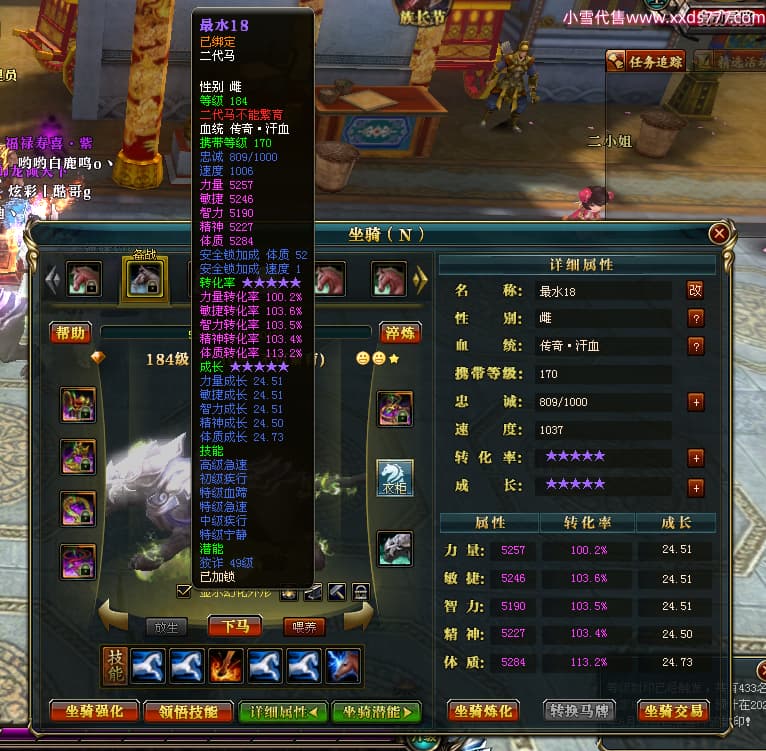The image size is (766, 751).
Task: Open the 淬炼 tempering button
Action: pos(399,333)
